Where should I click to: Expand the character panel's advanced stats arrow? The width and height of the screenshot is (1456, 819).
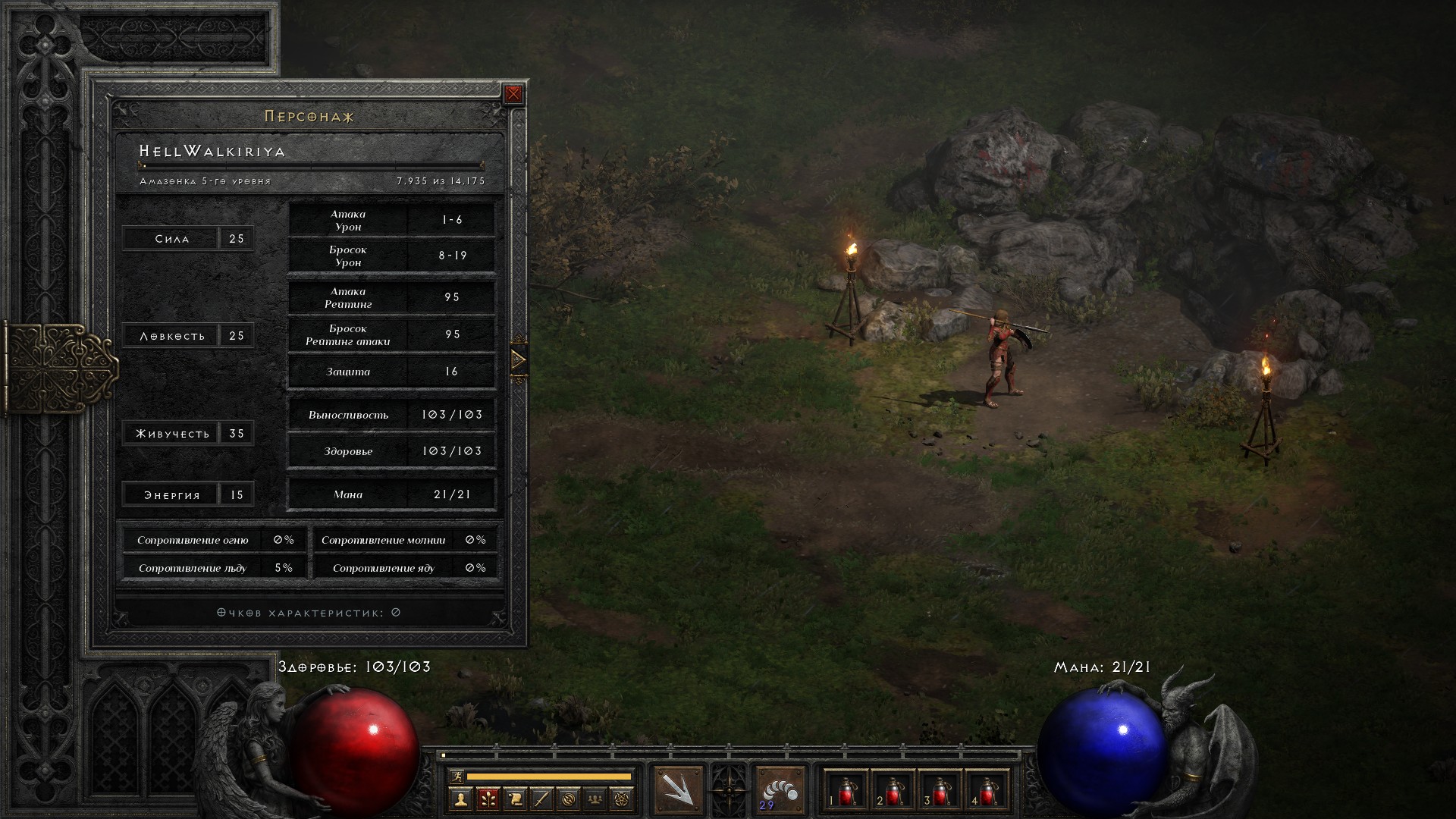tap(519, 359)
